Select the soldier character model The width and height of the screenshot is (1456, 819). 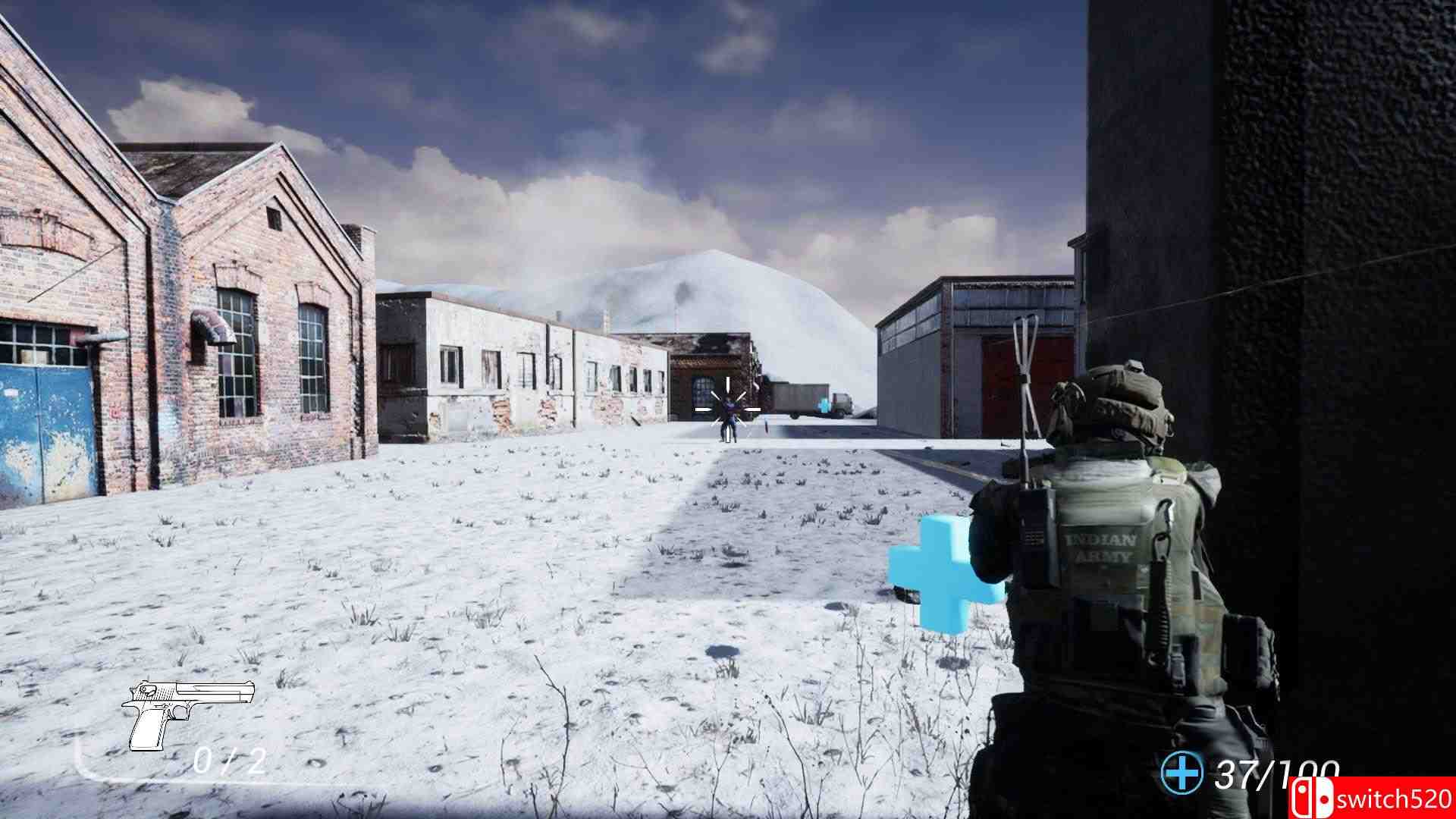pyautogui.click(x=1122, y=569)
